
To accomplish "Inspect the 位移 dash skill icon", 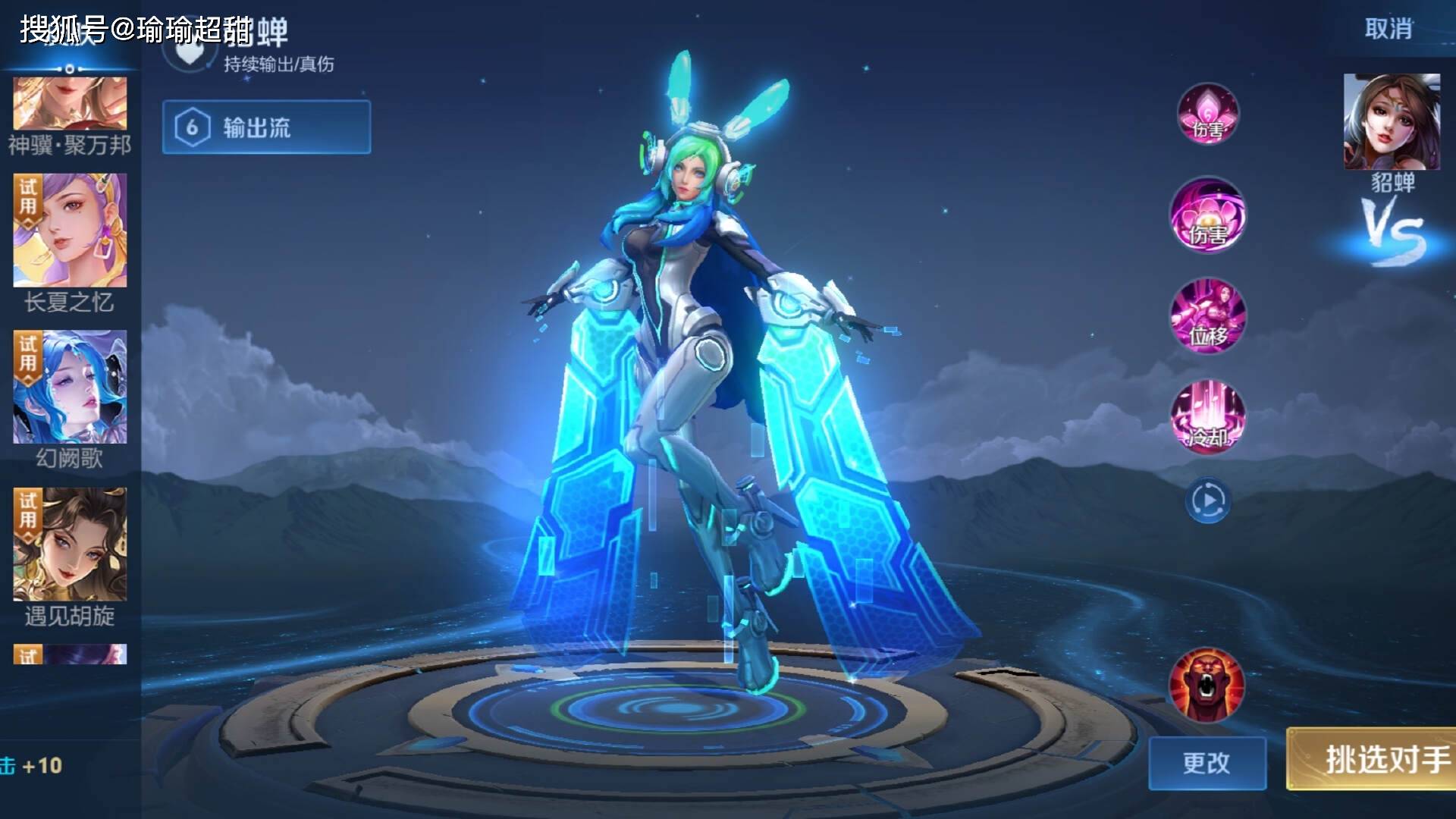I will (x=1207, y=315).
